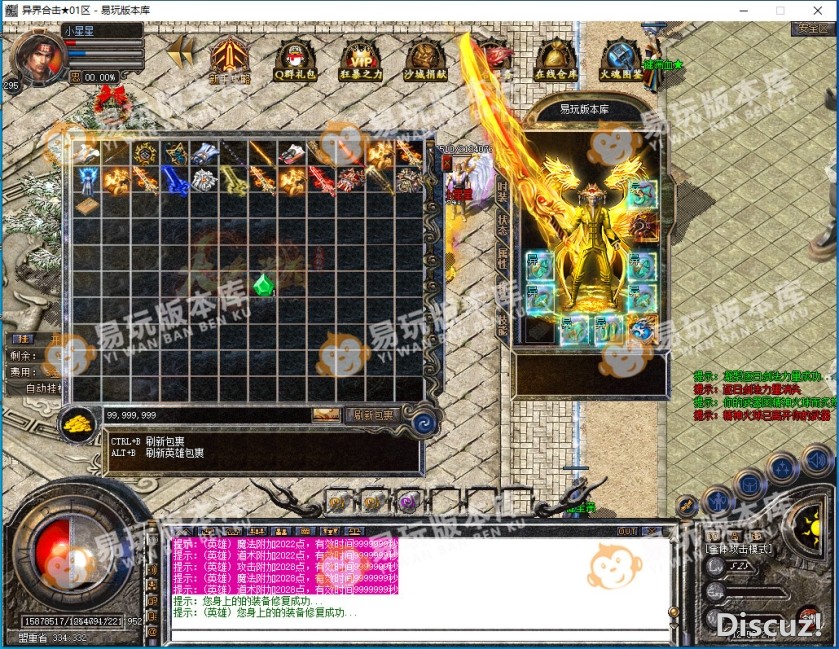Switch to the 时装 costume tab
The height and width of the screenshot is (649, 839).
click(x=503, y=190)
